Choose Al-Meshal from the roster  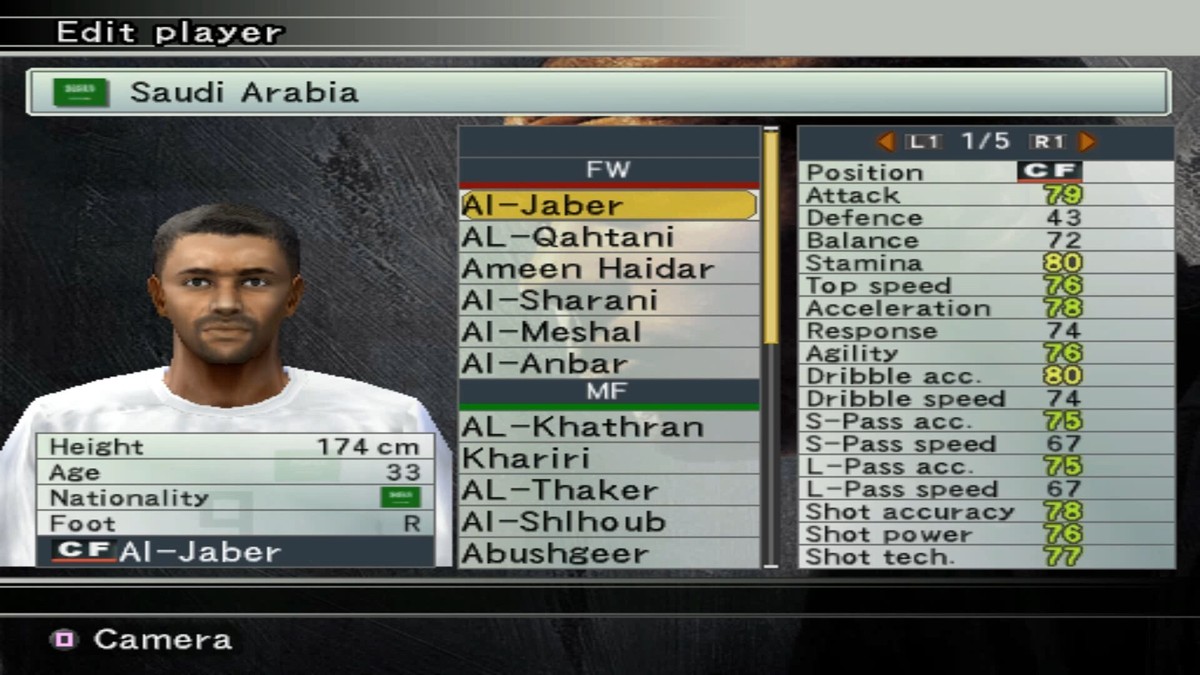click(x=608, y=332)
